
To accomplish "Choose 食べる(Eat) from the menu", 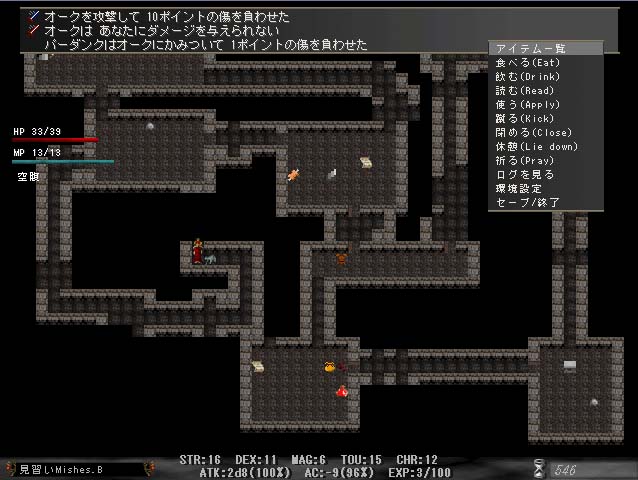I will tap(528, 62).
